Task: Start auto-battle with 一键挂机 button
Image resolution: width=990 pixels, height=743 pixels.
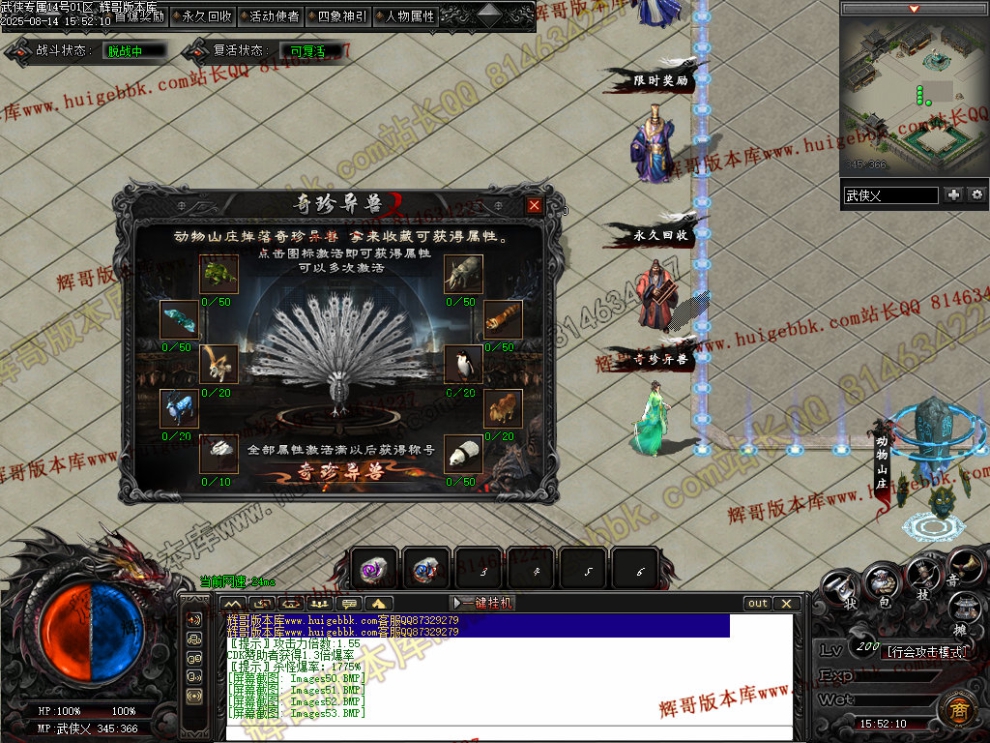Action: pyautogui.click(x=484, y=603)
